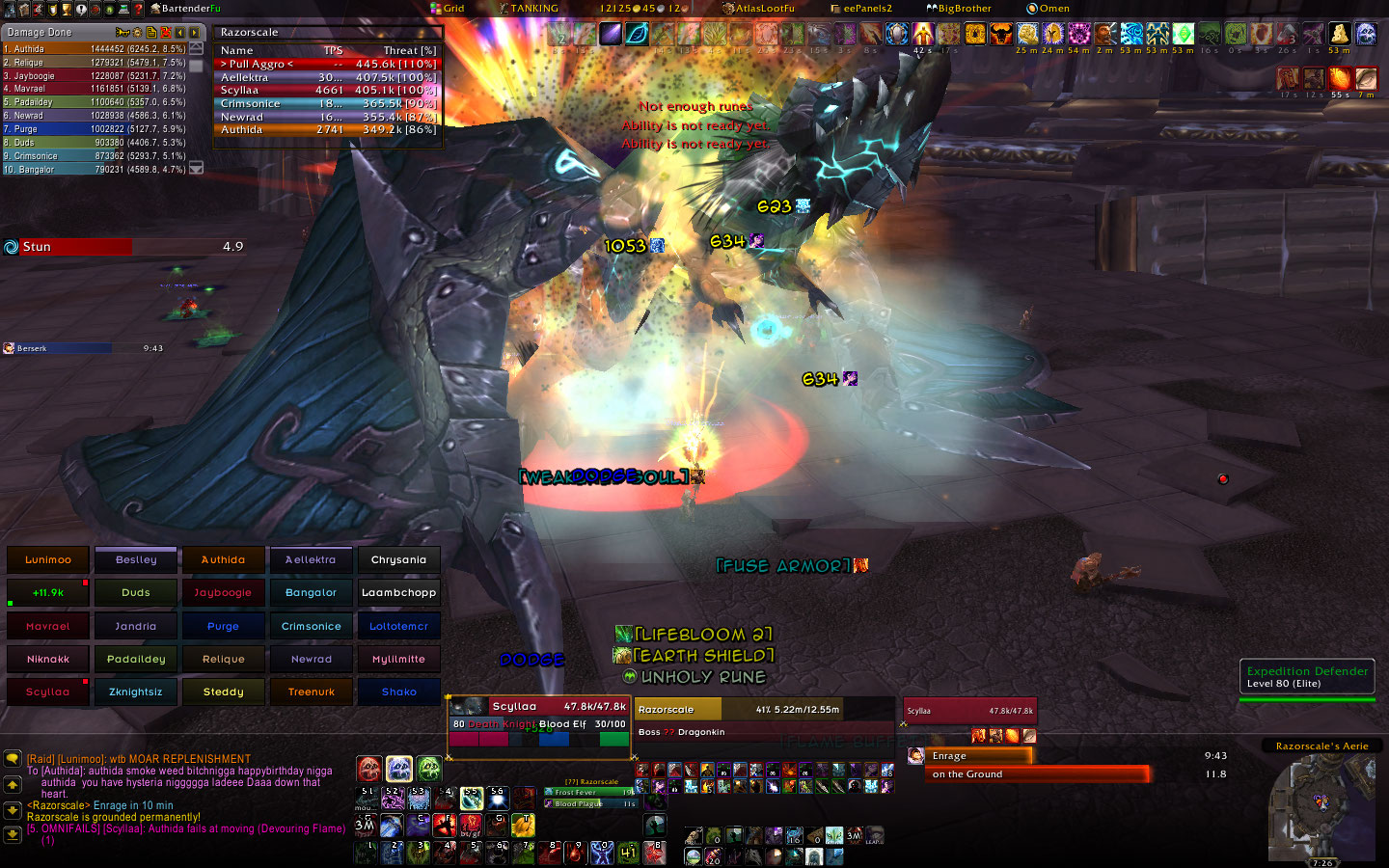Click Treenurk in the raid grid
The height and width of the screenshot is (868, 1389).
(311, 692)
